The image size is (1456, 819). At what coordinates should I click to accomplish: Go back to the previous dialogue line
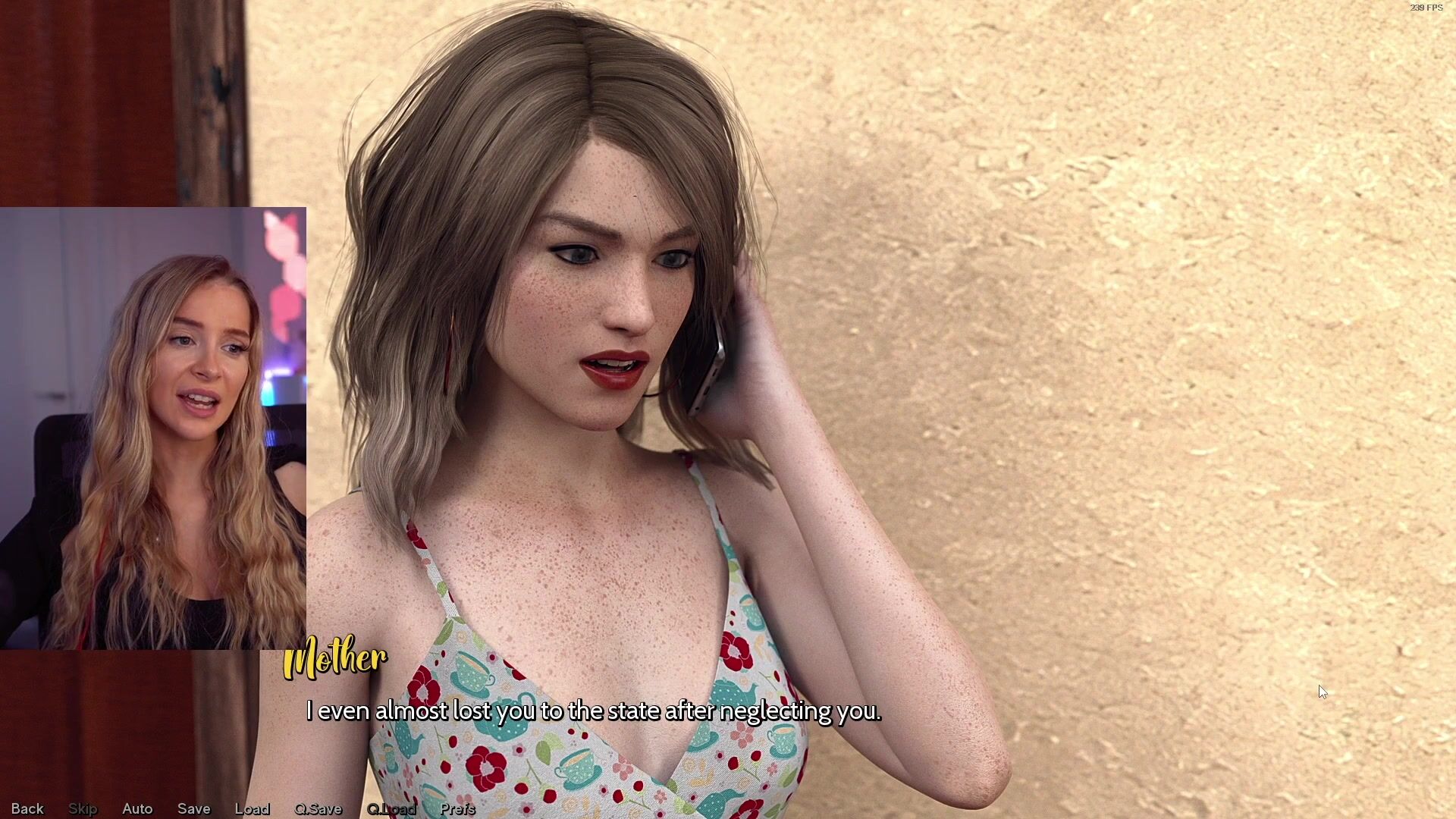(x=27, y=808)
